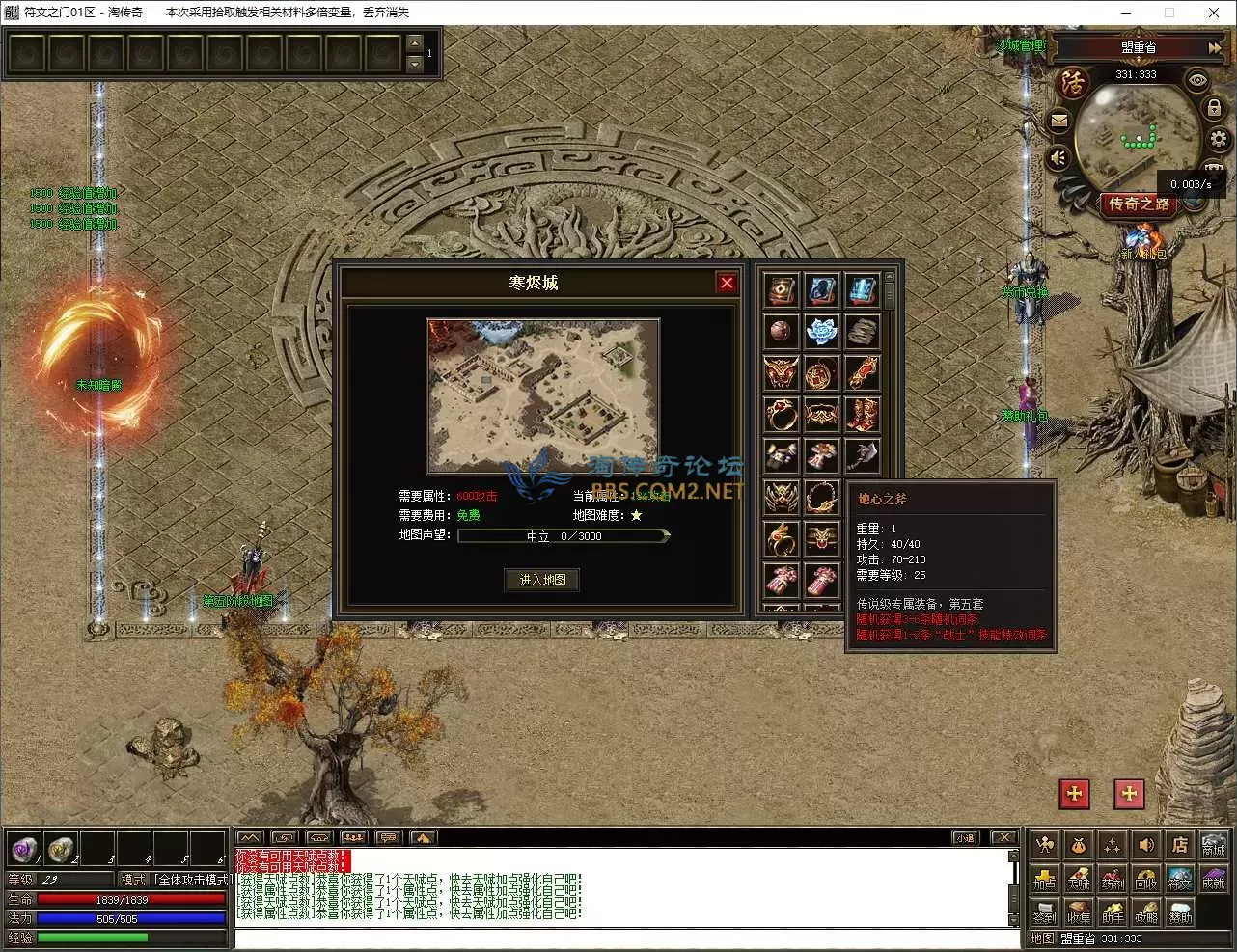Open the money bag inventory icon
This screenshot has height=952, width=1237.
[x=1078, y=846]
